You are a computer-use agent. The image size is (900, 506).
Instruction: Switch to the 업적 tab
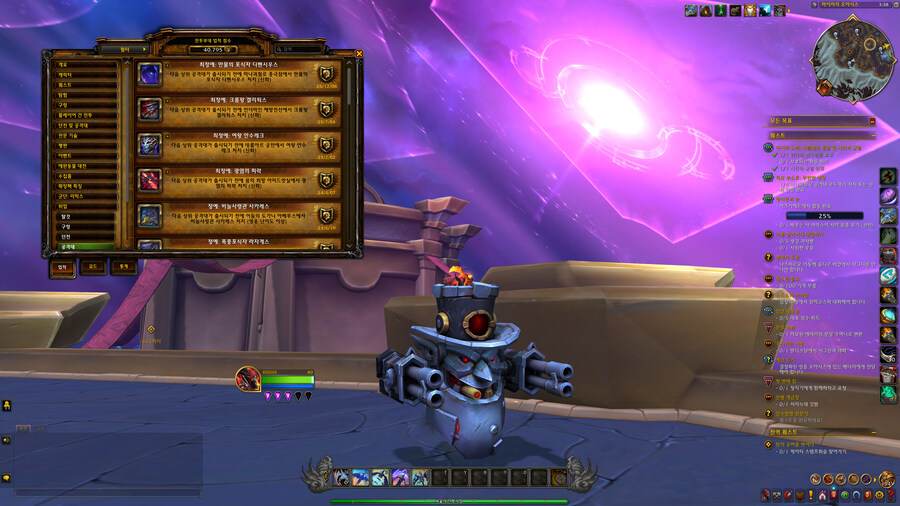coord(62,267)
